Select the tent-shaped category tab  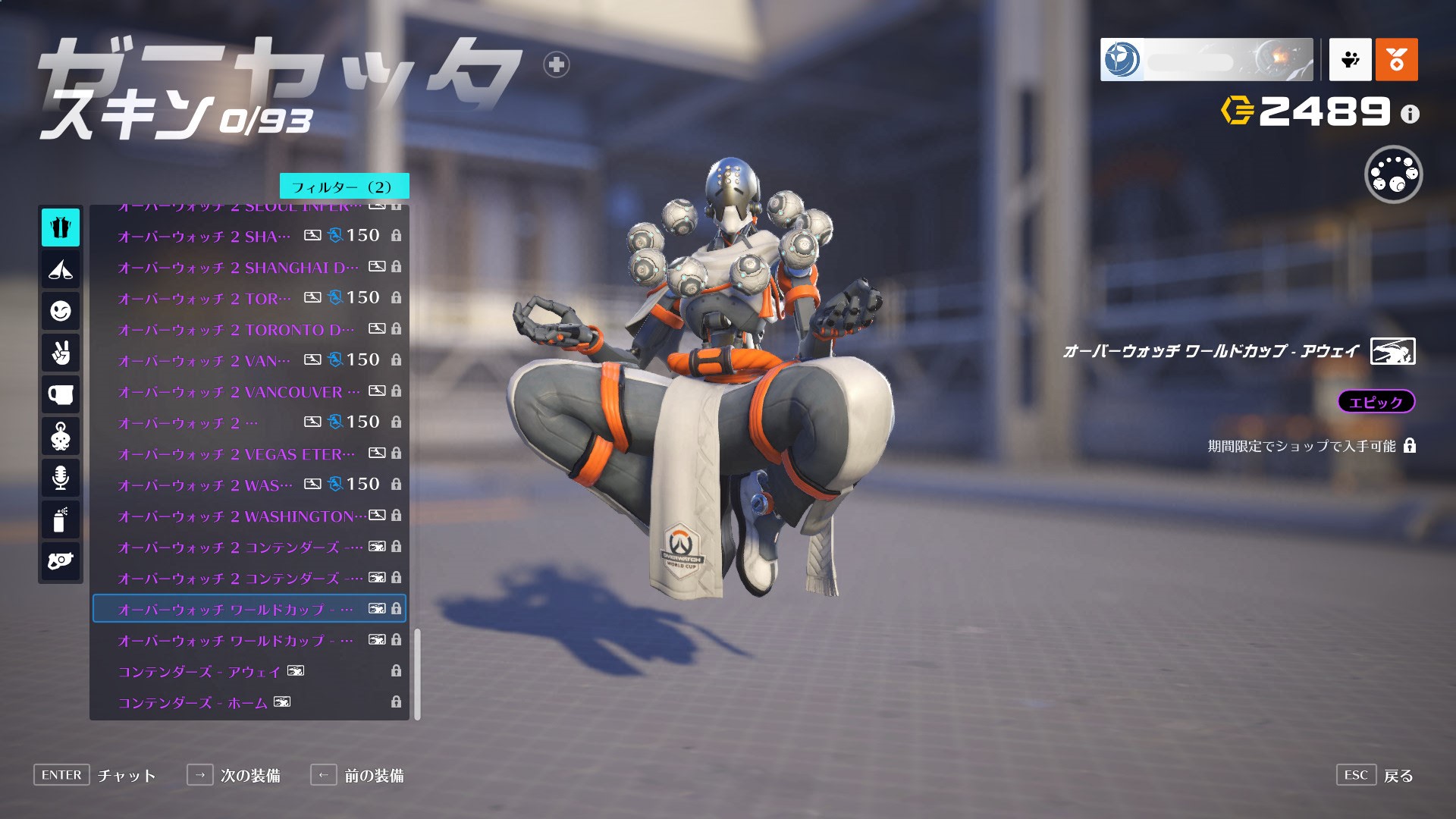coord(61,269)
